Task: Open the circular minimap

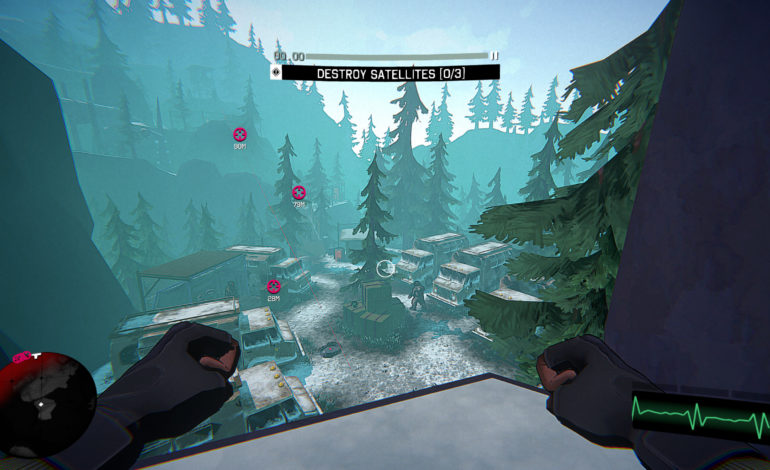Action: (x=47, y=401)
